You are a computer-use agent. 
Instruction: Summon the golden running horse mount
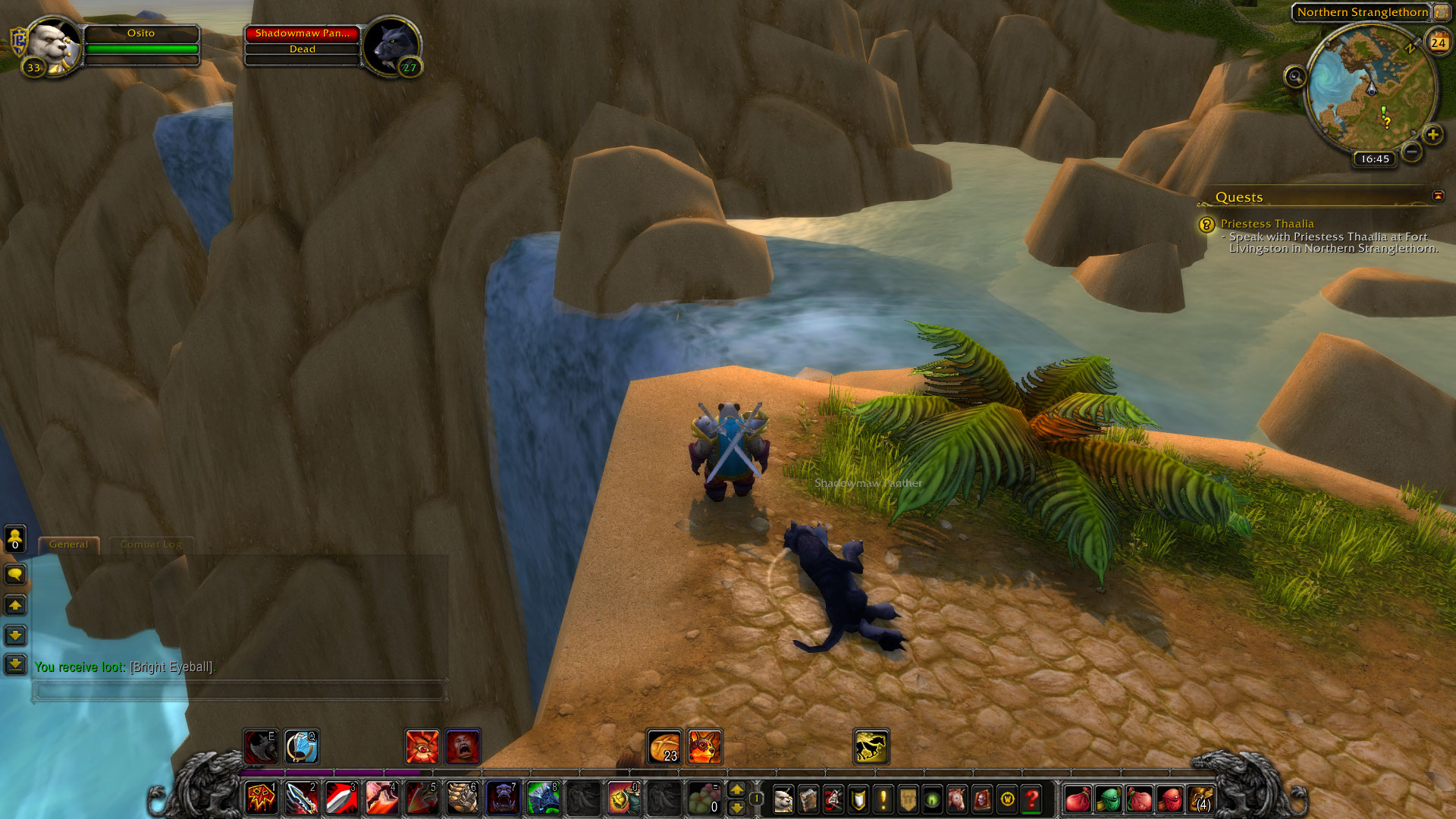[x=871, y=747]
